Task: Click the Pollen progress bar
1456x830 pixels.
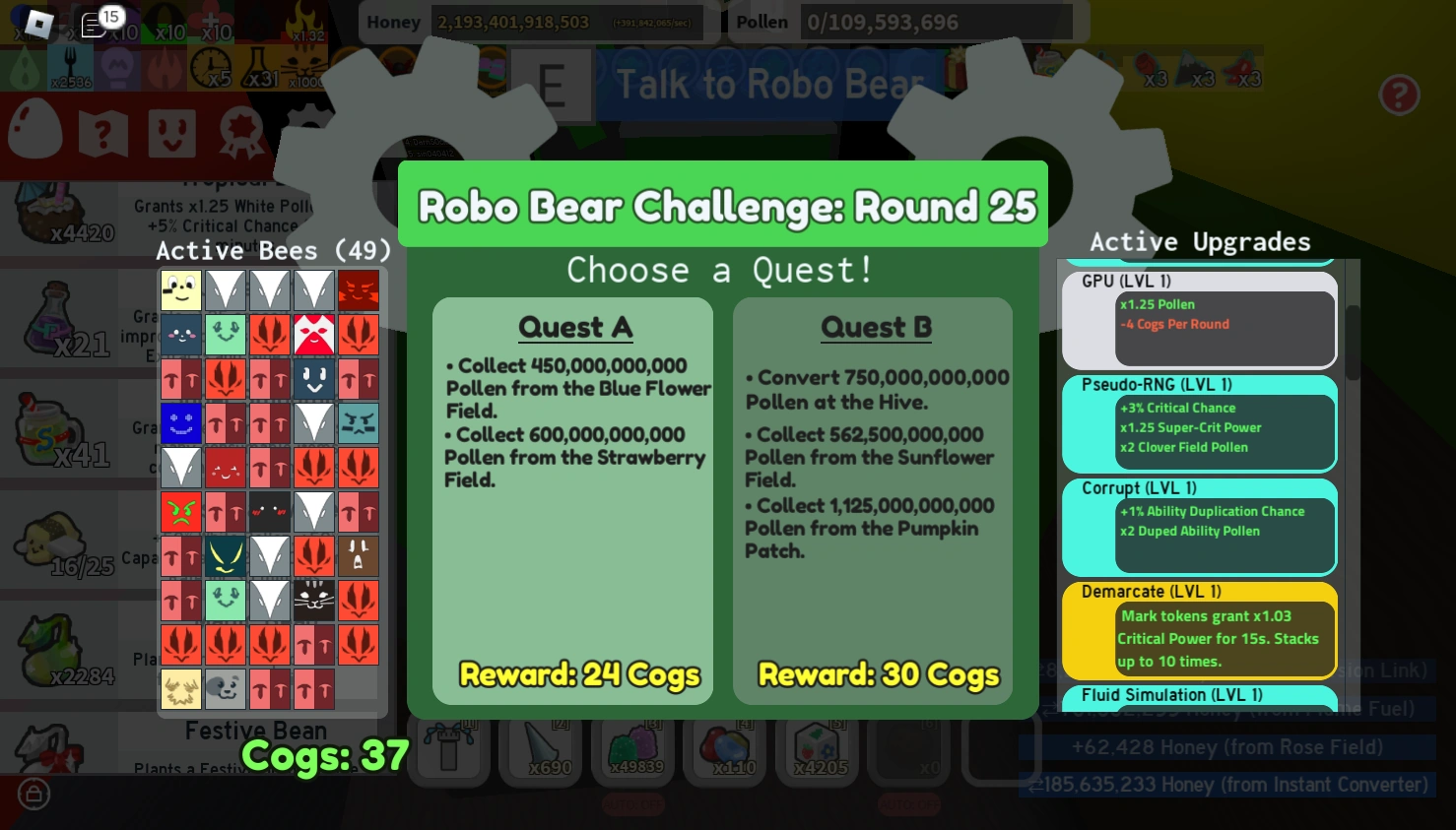Action: (x=936, y=22)
